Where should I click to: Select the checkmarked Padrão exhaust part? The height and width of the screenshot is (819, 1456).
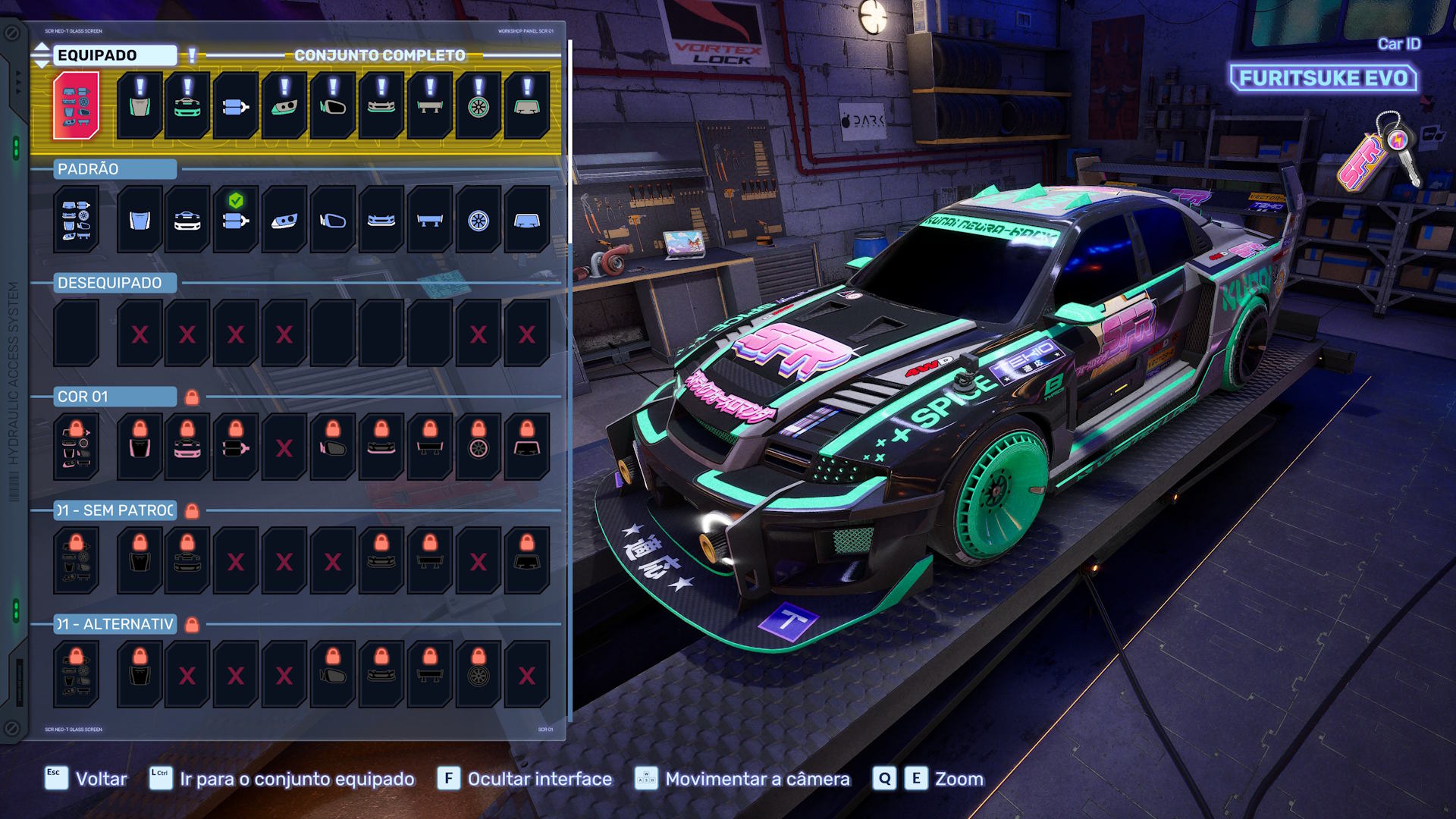(236, 219)
